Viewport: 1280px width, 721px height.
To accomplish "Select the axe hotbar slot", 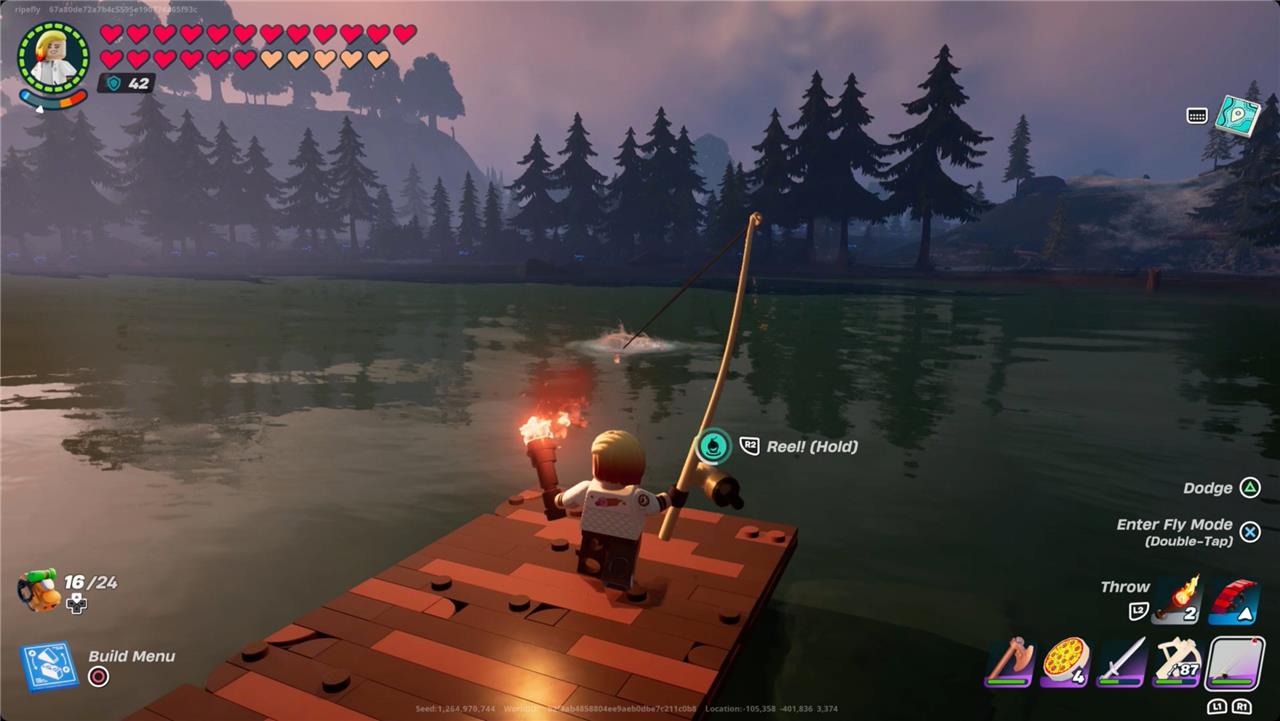I will click(x=1009, y=661).
